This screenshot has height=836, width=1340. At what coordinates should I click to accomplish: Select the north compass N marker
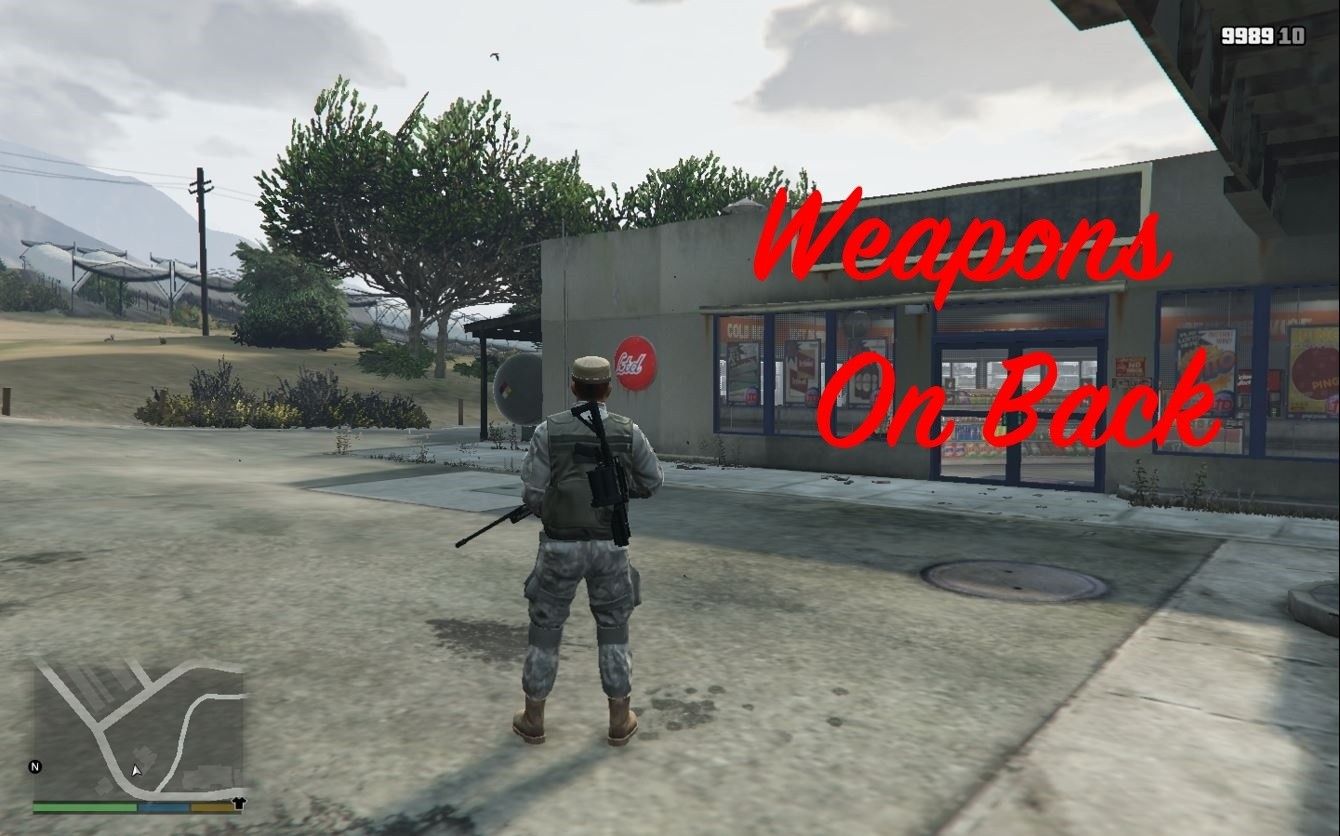[36, 767]
